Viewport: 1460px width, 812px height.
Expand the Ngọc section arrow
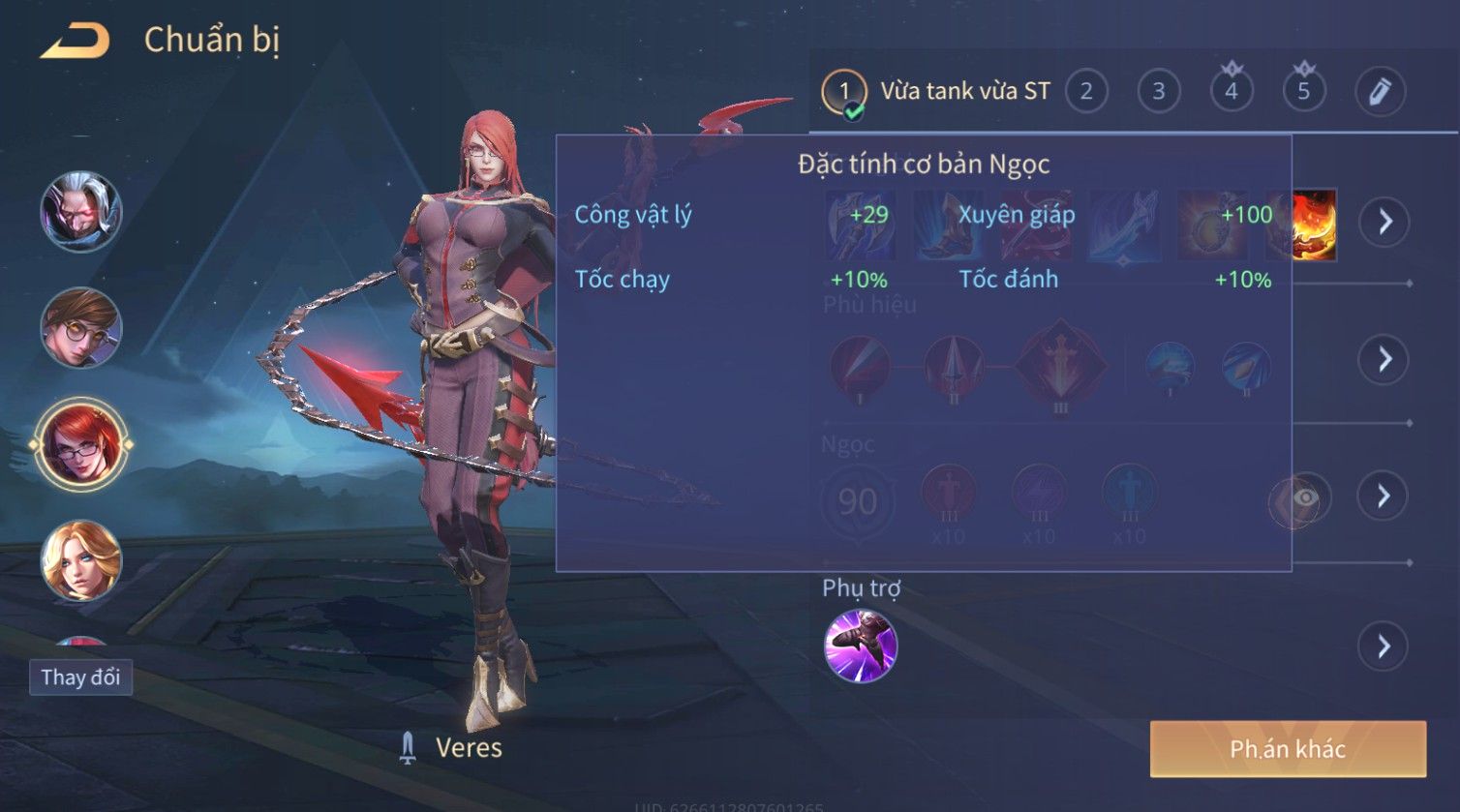(1383, 496)
